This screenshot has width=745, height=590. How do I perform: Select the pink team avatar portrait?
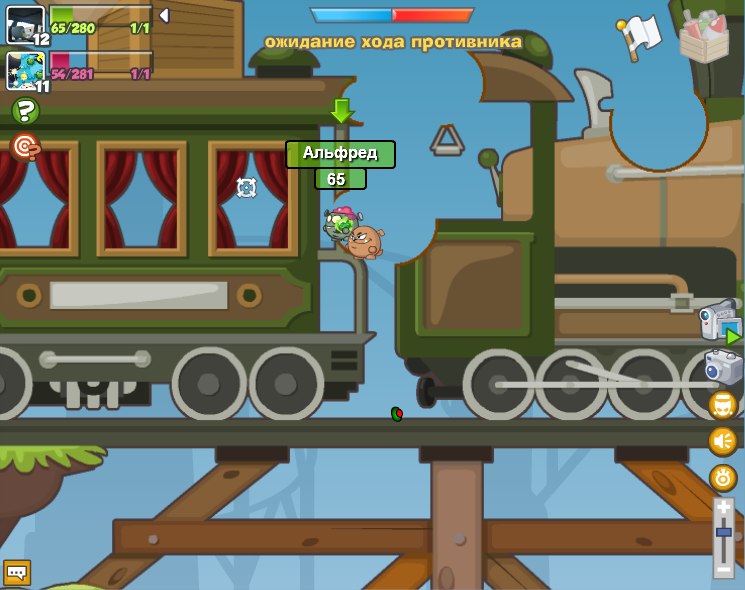pyautogui.click(x=25, y=71)
